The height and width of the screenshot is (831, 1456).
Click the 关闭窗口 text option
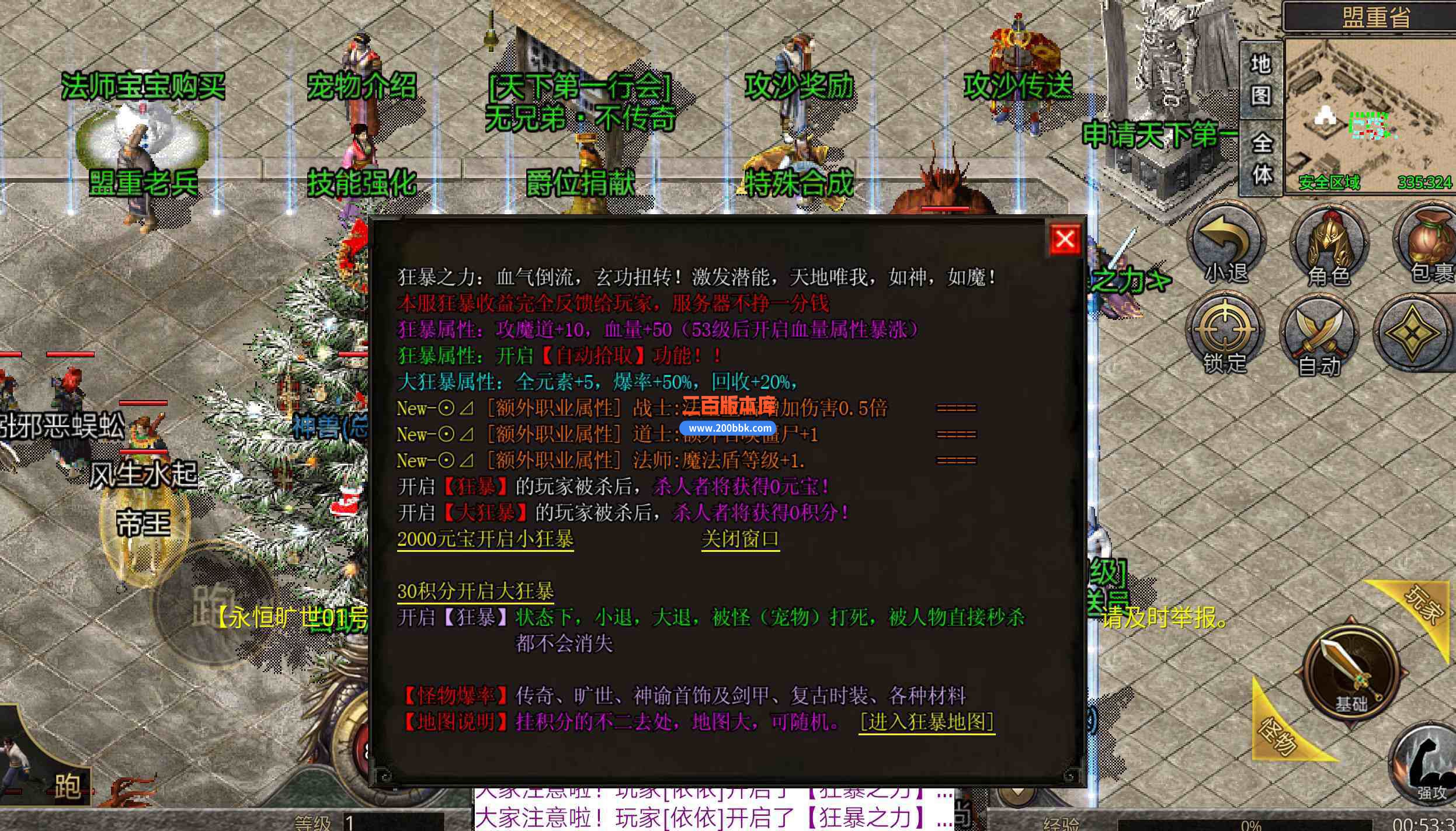tap(740, 540)
